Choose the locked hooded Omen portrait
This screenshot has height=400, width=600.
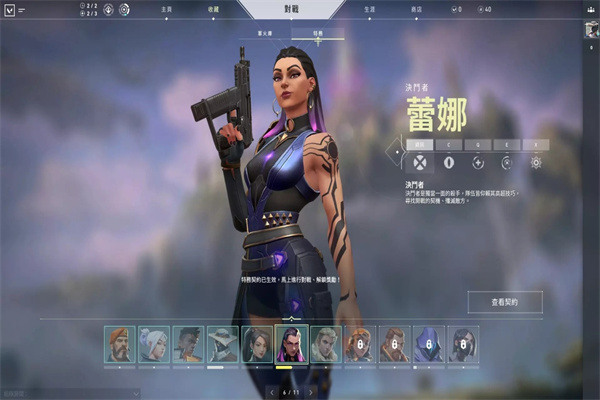click(428, 343)
